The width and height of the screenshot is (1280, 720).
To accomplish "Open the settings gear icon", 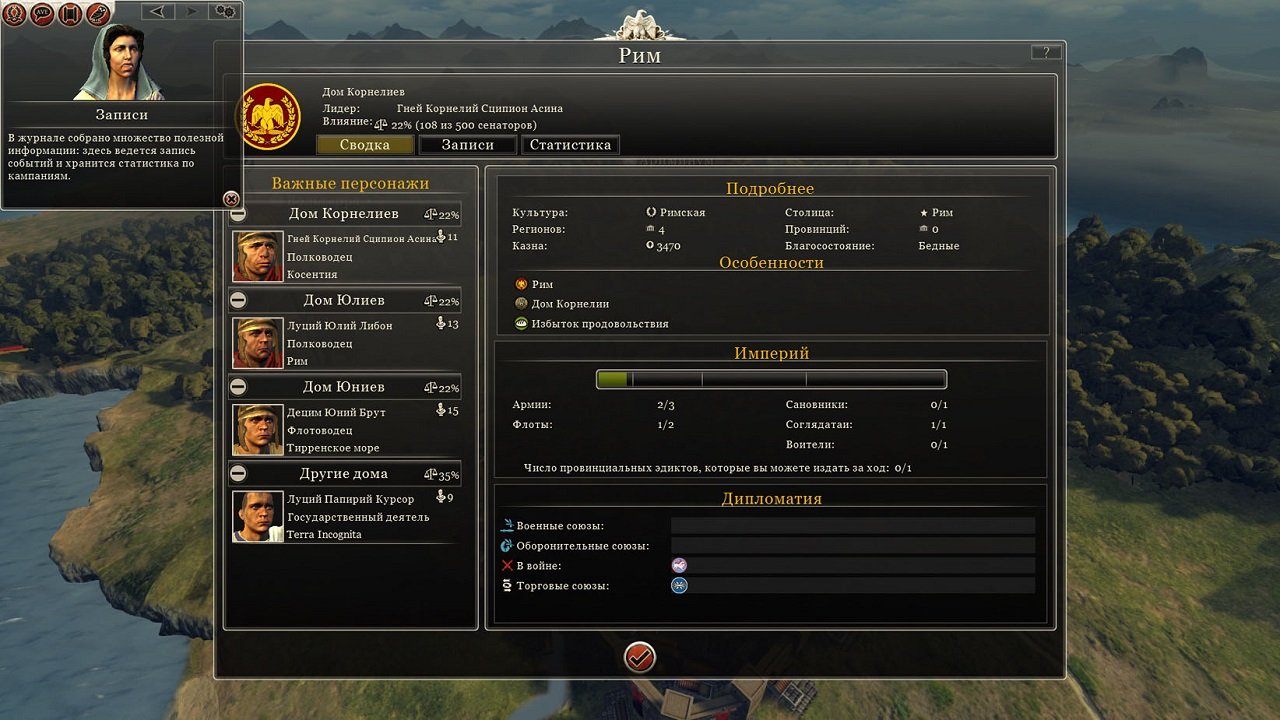I will click(224, 11).
